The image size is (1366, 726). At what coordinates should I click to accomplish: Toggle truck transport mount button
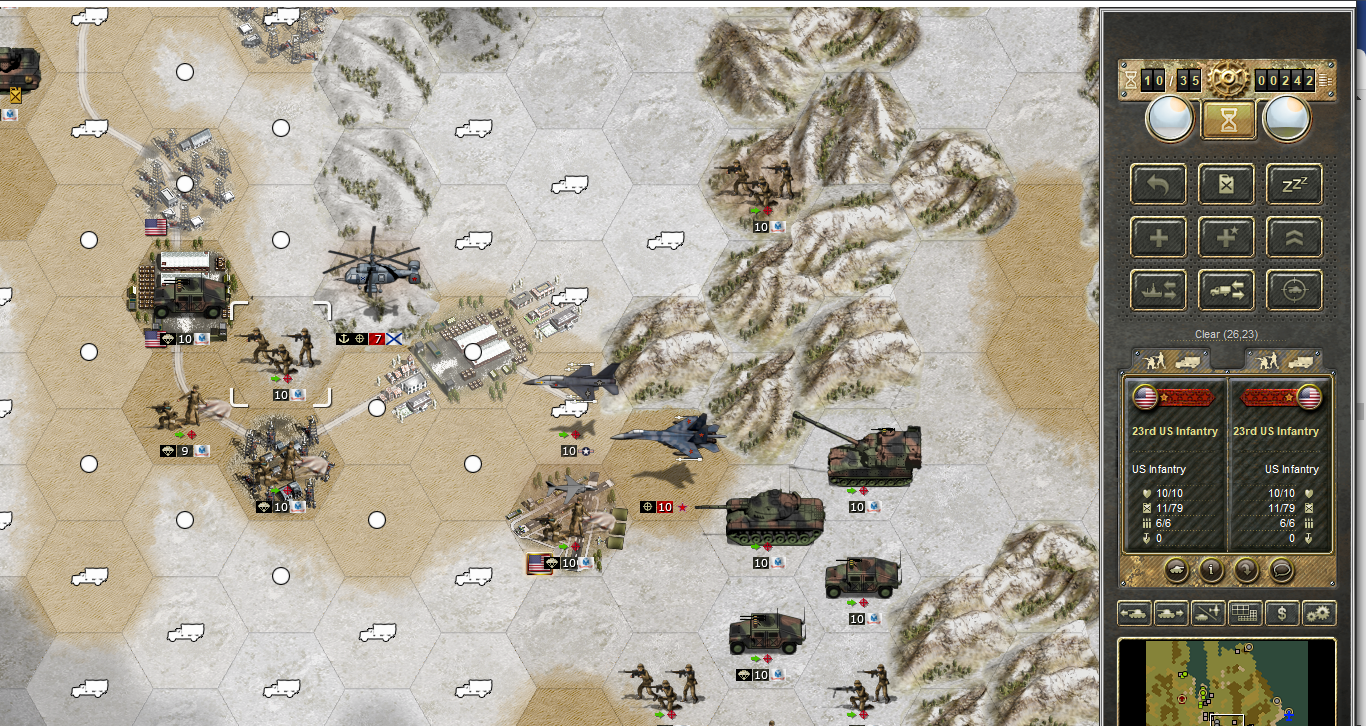[1226, 290]
